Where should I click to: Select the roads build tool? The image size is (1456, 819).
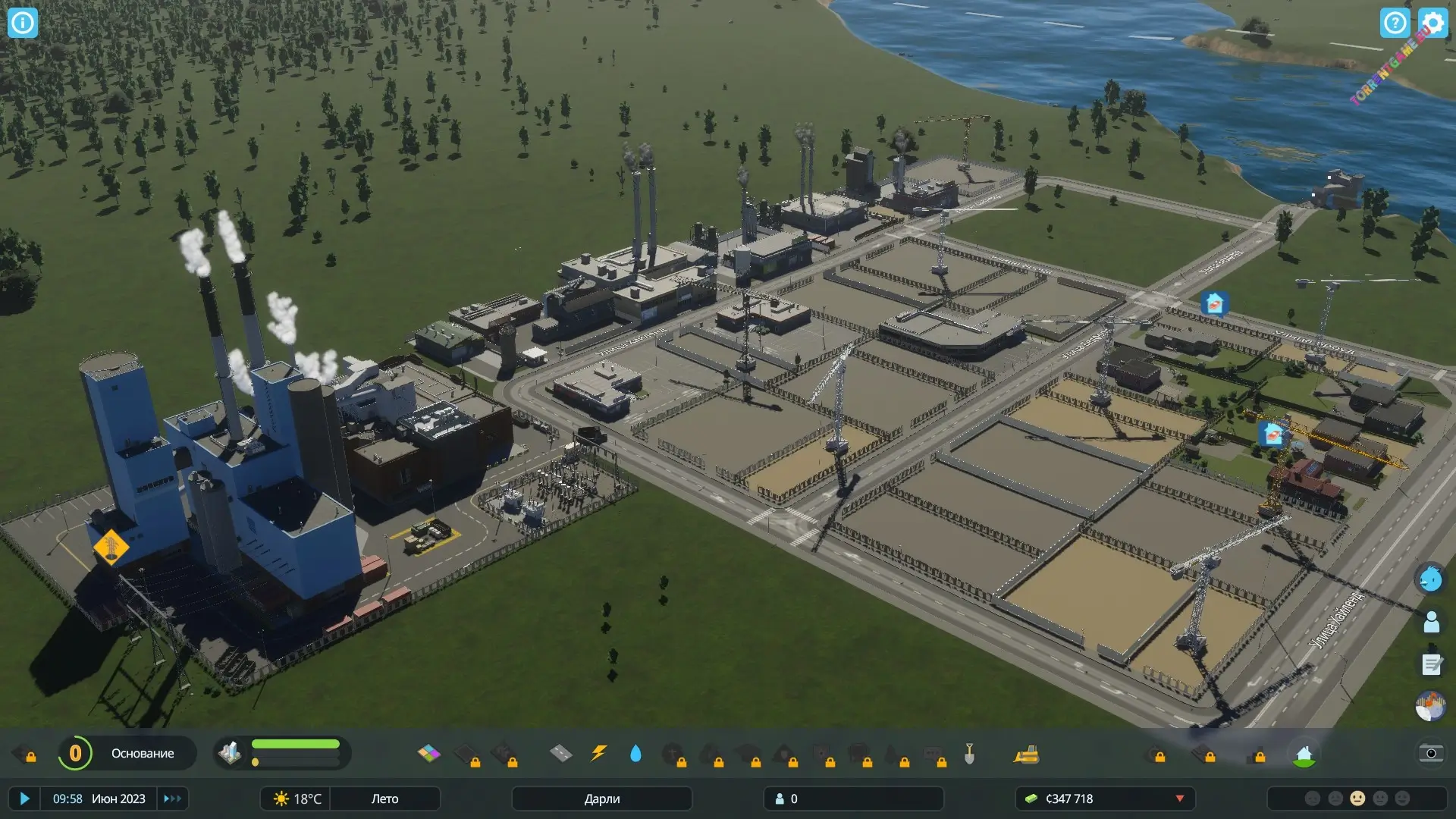[x=560, y=753]
